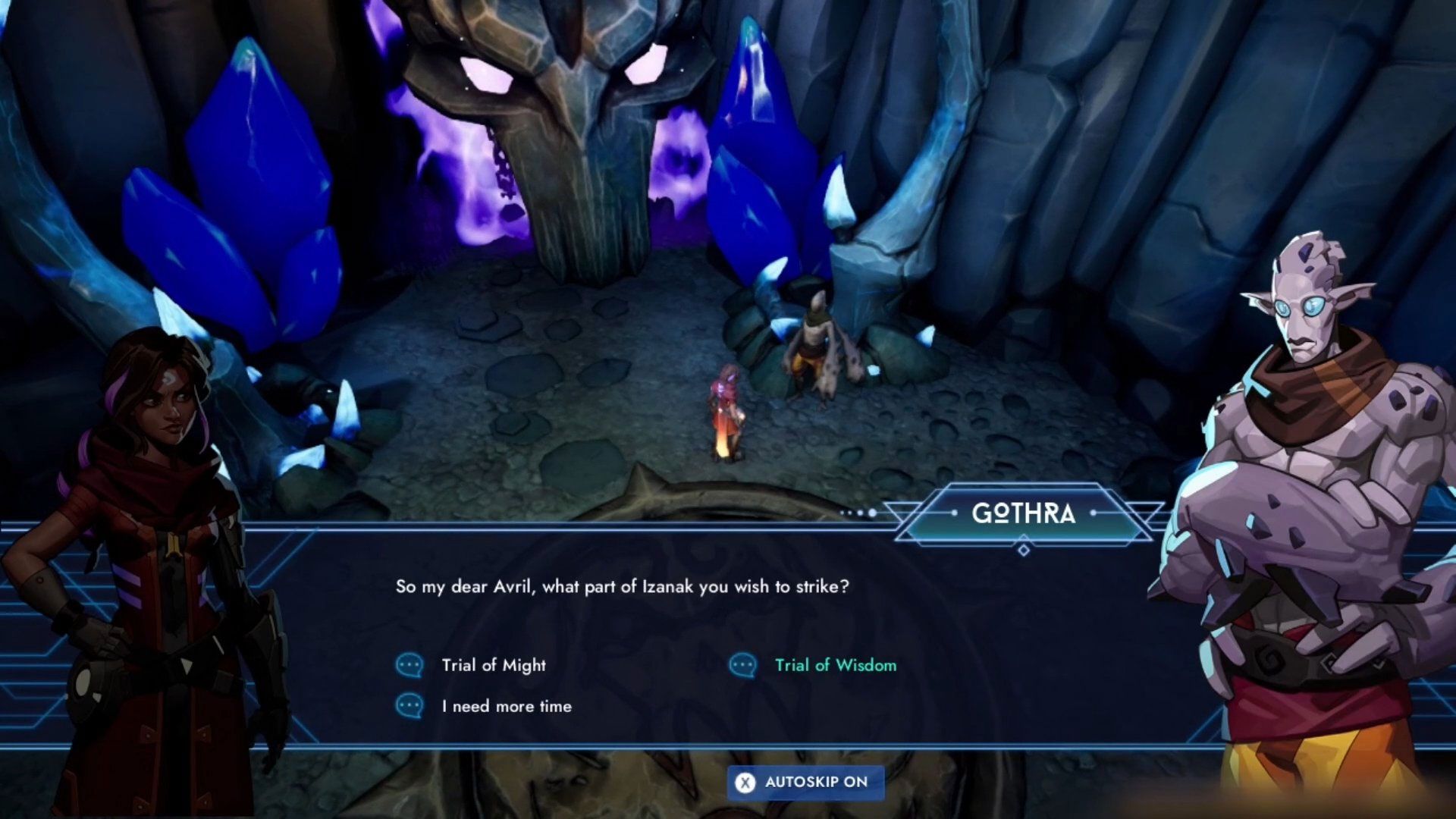
Task: Select the Trial of Wisdom option
Action: [x=835, y=665]
